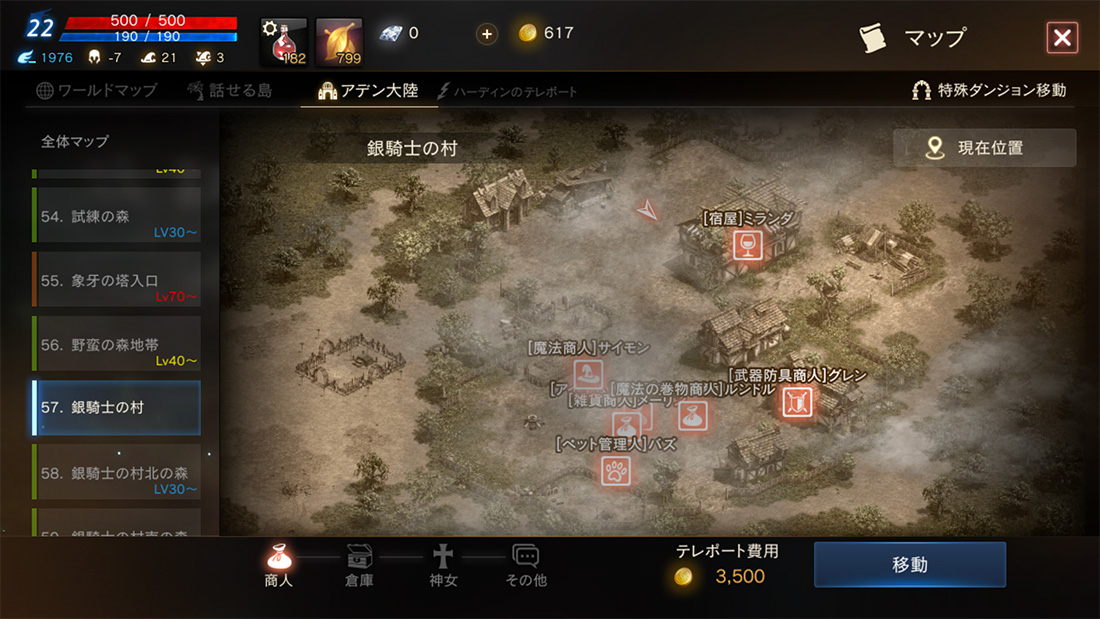
Task: Switch to the ワールドマップ tab
Action: tap(97, 91)
